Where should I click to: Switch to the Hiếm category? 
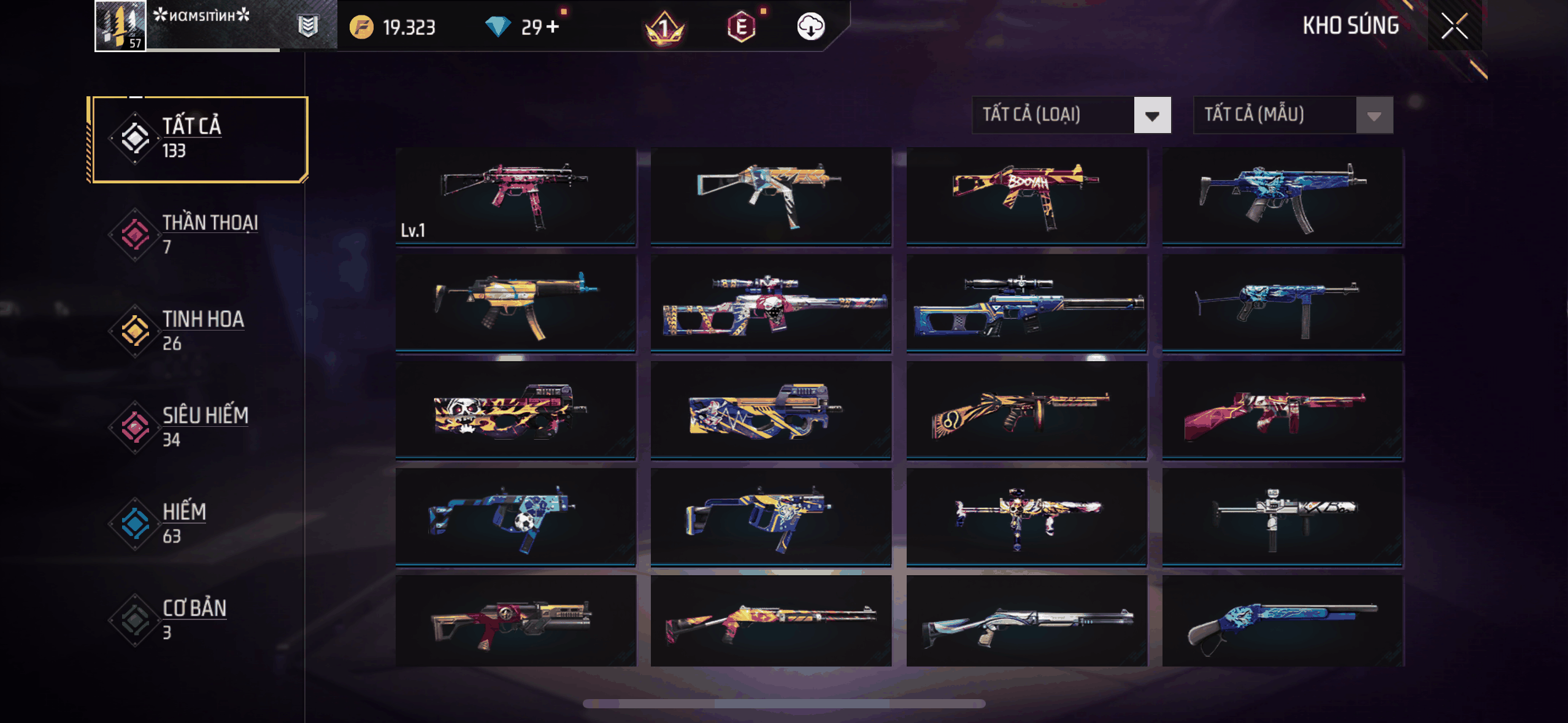pyautogui.click(x=198, y=523)
